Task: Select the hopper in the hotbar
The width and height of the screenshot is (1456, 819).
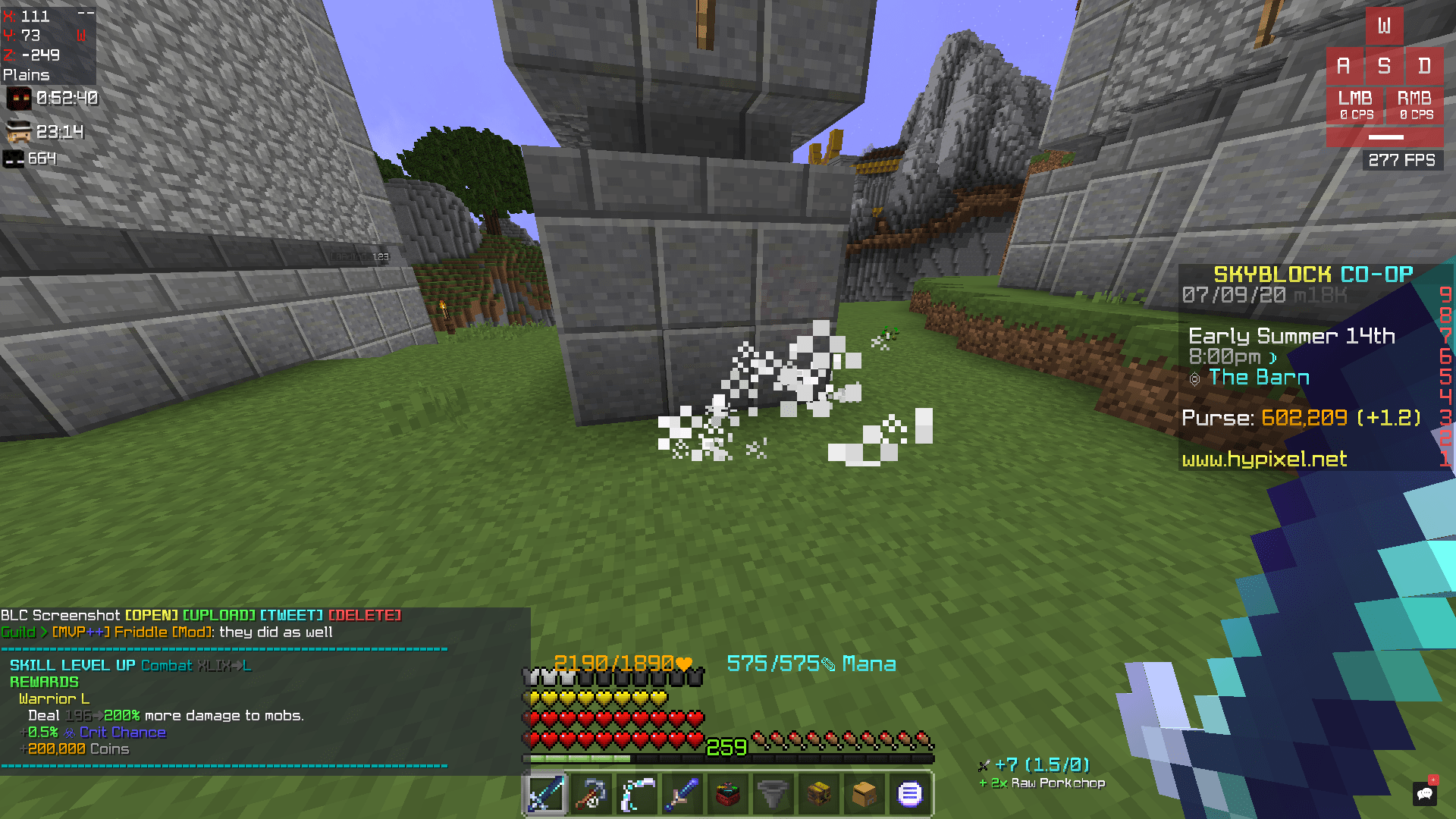Action: 773,793
